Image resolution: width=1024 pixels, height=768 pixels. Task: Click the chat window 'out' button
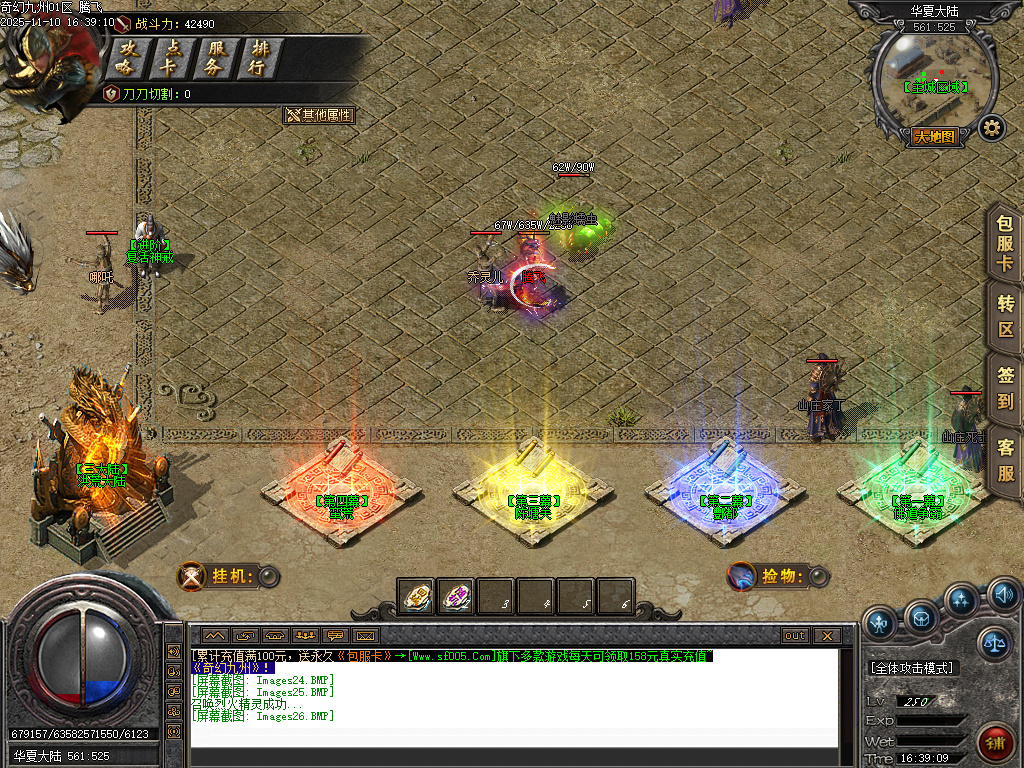pos(794,635)
